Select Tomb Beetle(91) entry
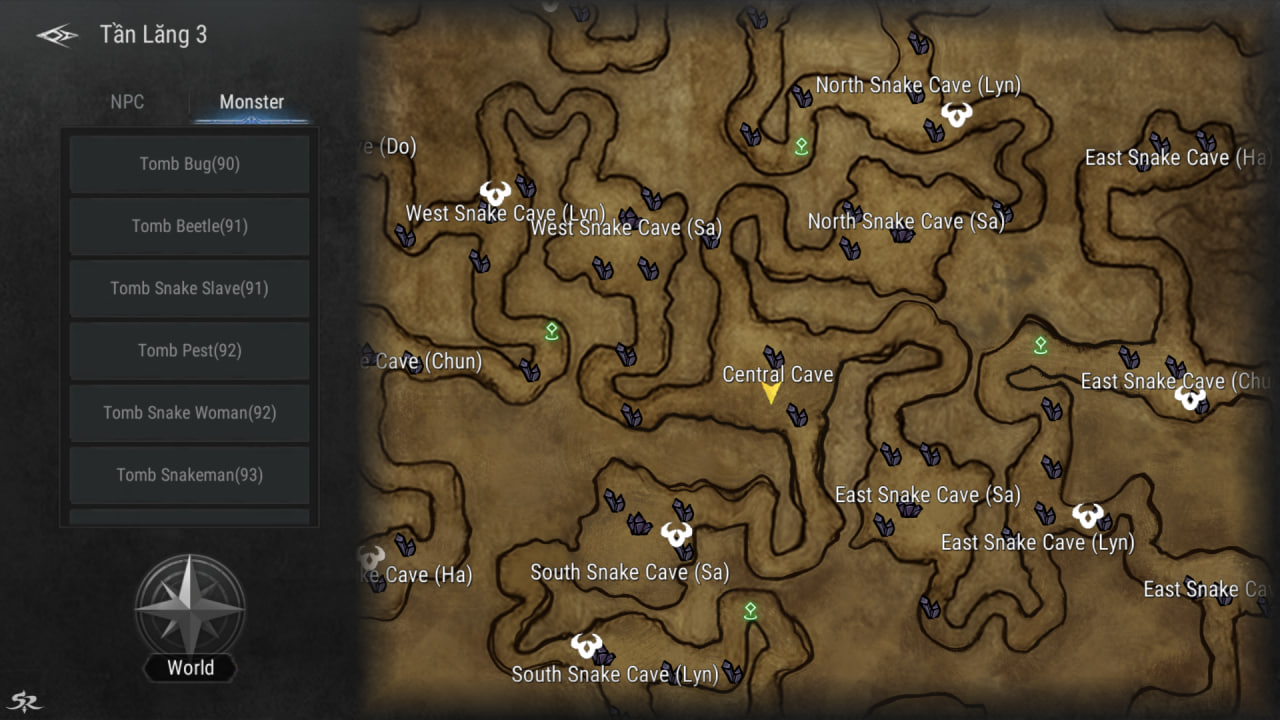 (189, 226)
